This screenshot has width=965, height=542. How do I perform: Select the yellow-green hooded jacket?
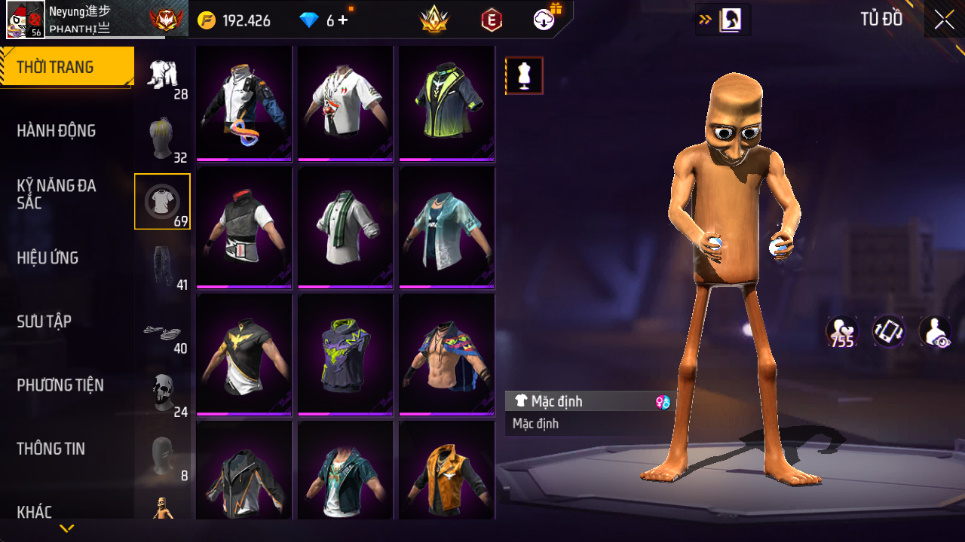(446, 103)
